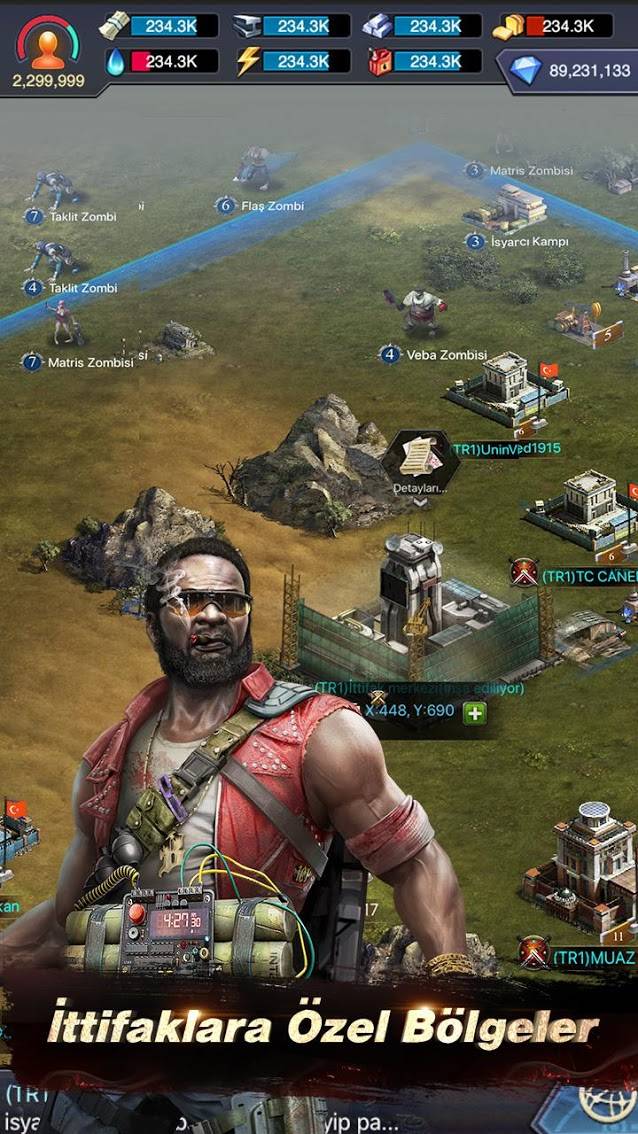The height and width of the screenshot is (1134, 638).
Task: Select the cash resource icon
Action: [x=114, y=26]
